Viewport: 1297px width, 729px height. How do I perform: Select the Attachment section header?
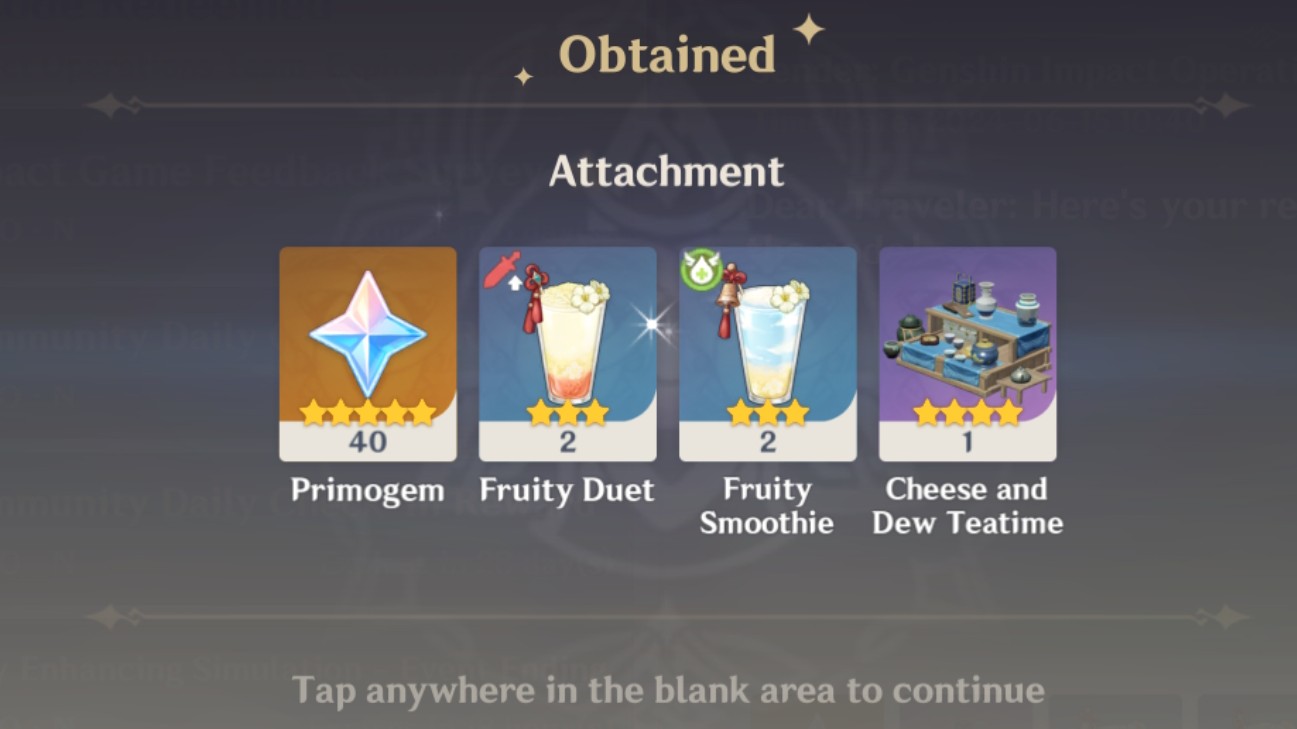coord(667,172)
